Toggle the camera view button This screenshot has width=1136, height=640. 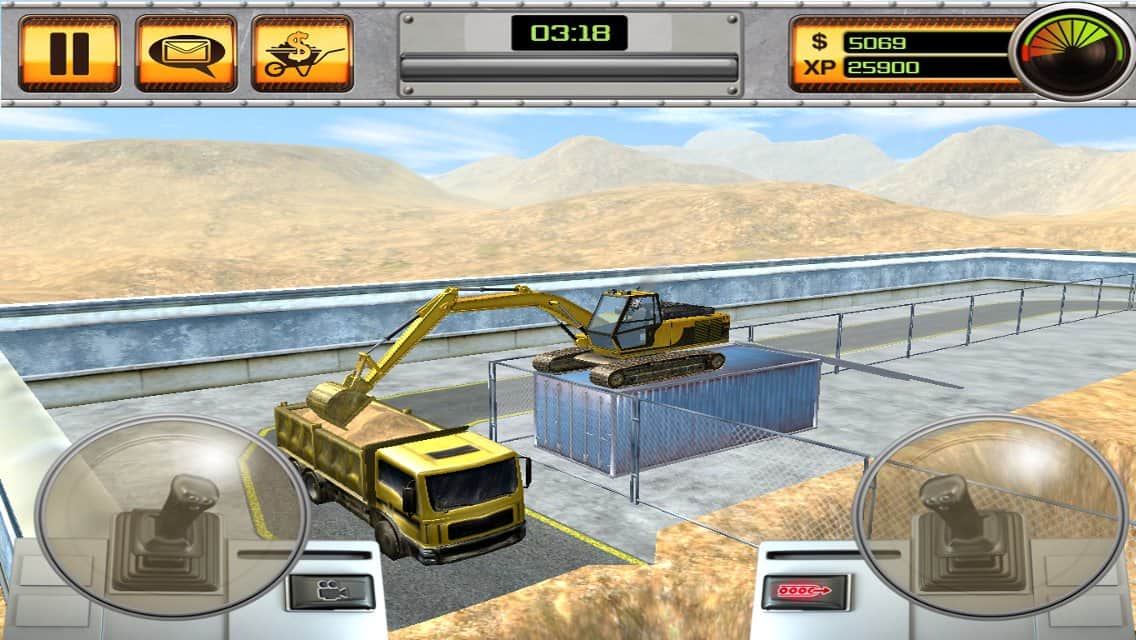330,591
